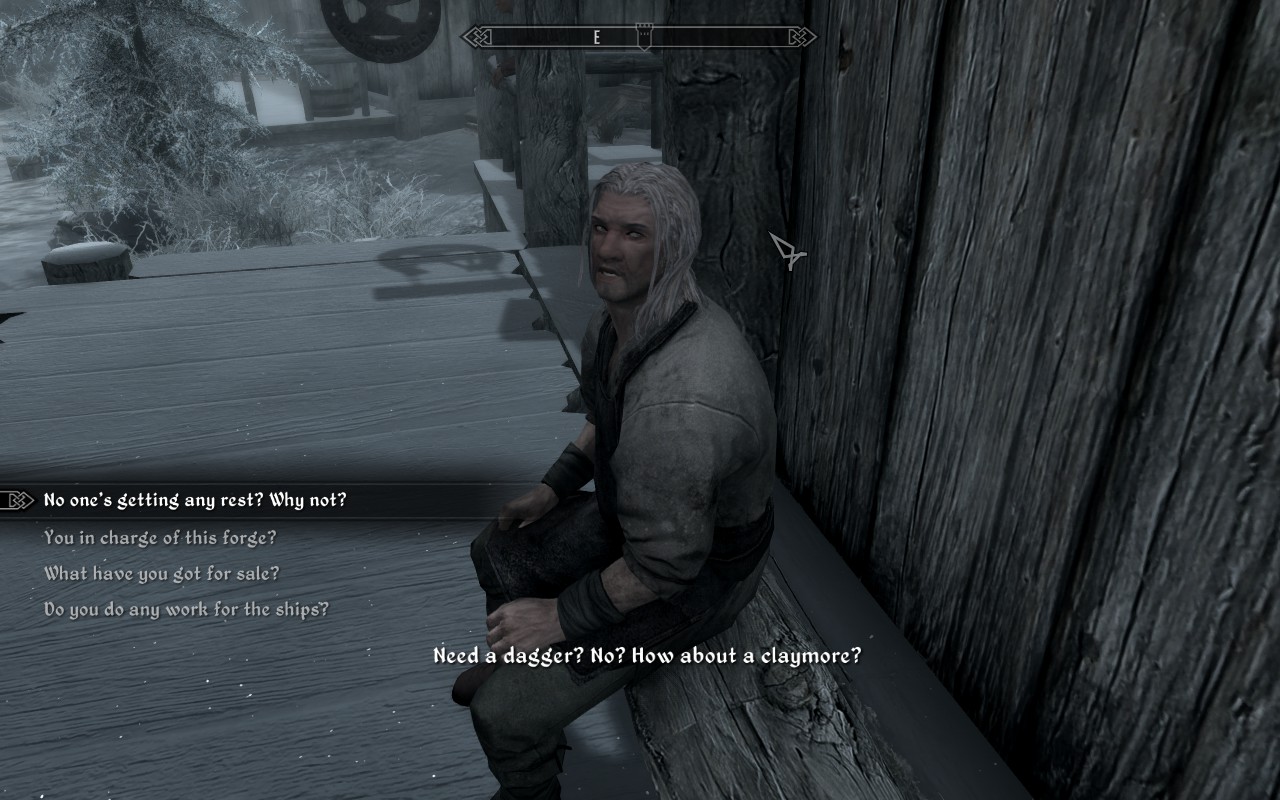Ask why no one's getting any rest
The height and width of the screenshot is (800, 1280).
click(x=195, y=500)
